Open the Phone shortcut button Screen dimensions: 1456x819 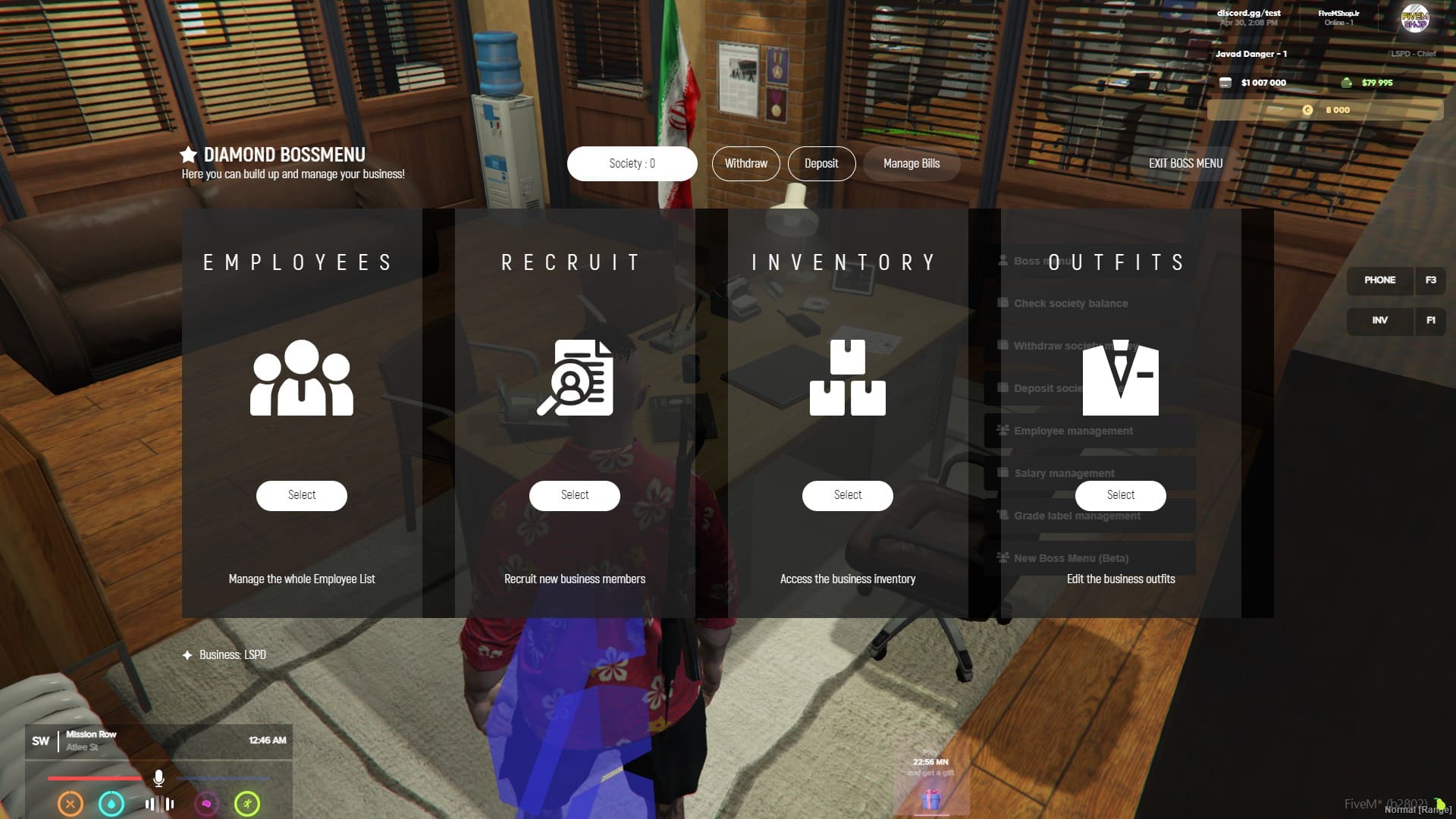pyautogui.click(x=1380, y=281)
